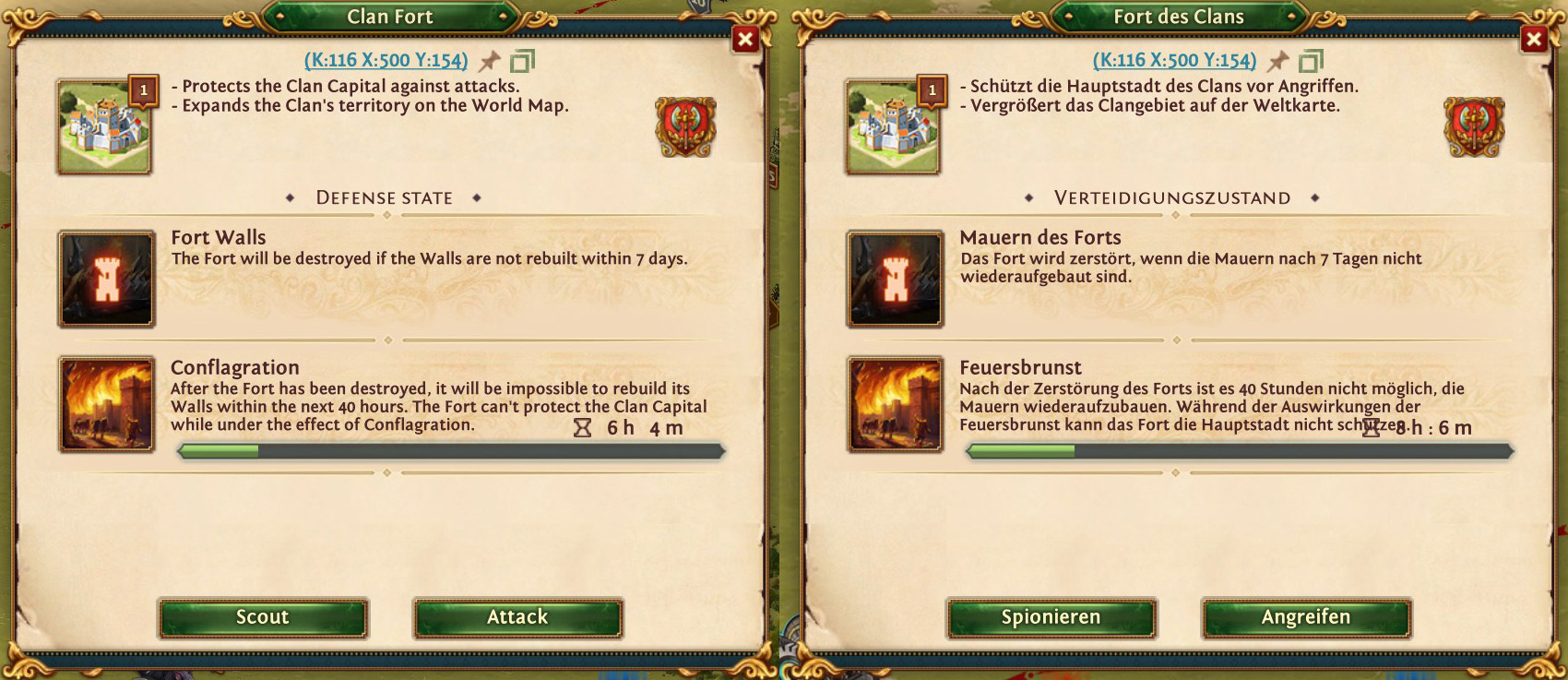The width and height of the screenshot is (1568, 680).
Task: Click the green Scout button
Action: pyautogui.click(x=263, y=617)
